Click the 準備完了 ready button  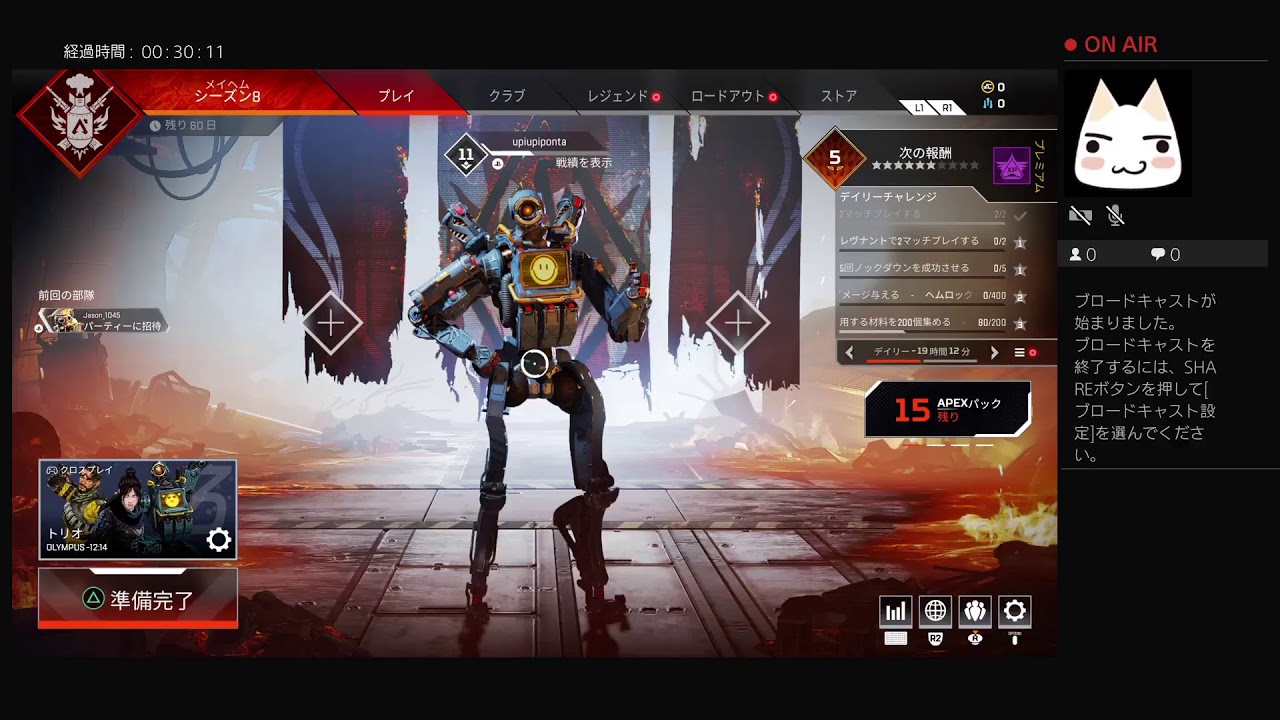pyautogui.click(x=138, y=600)
